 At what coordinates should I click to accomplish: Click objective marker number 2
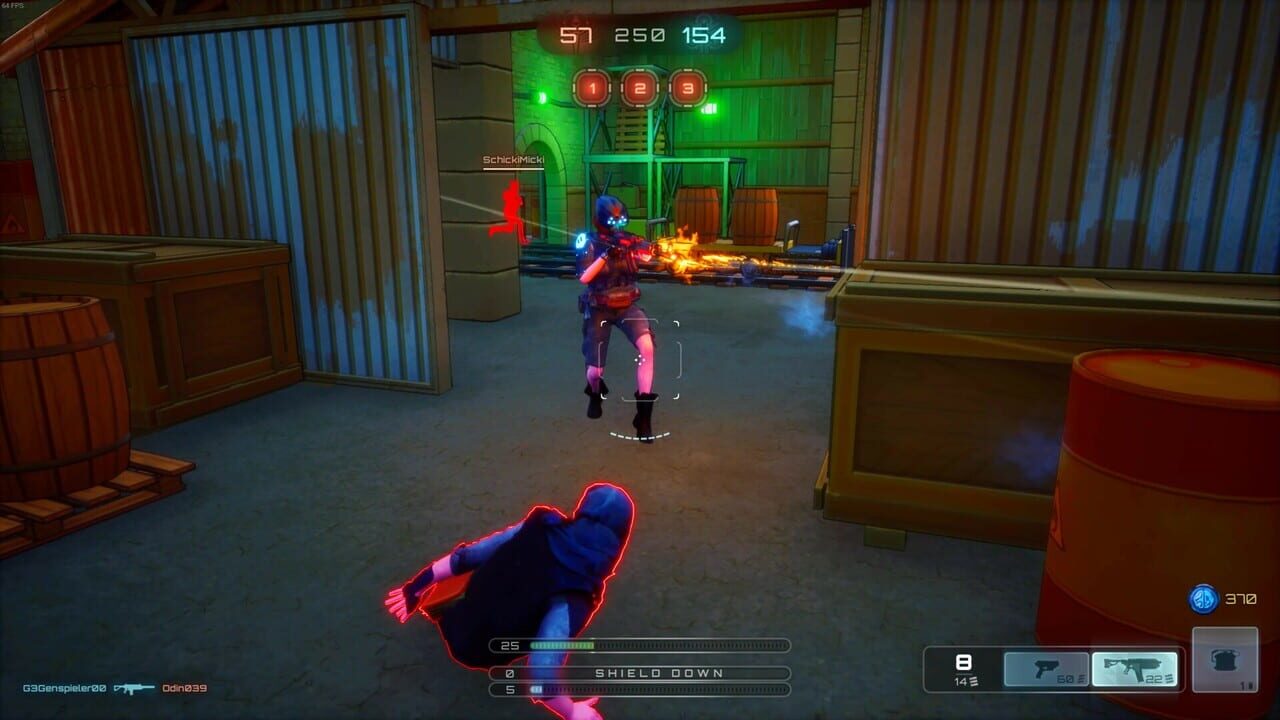click(640, 87)
